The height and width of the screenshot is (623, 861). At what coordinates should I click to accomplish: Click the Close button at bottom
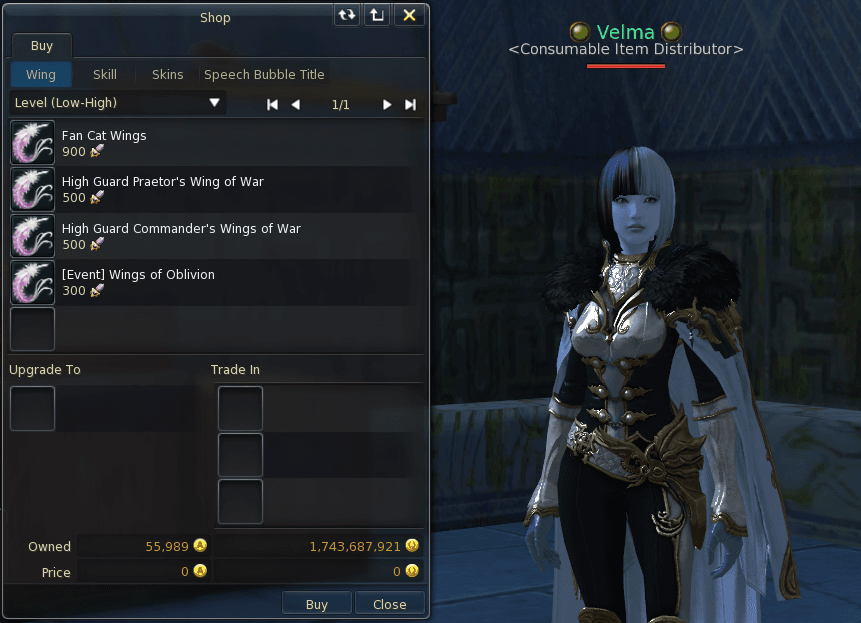pyautogui.click(x=389, y=604)
